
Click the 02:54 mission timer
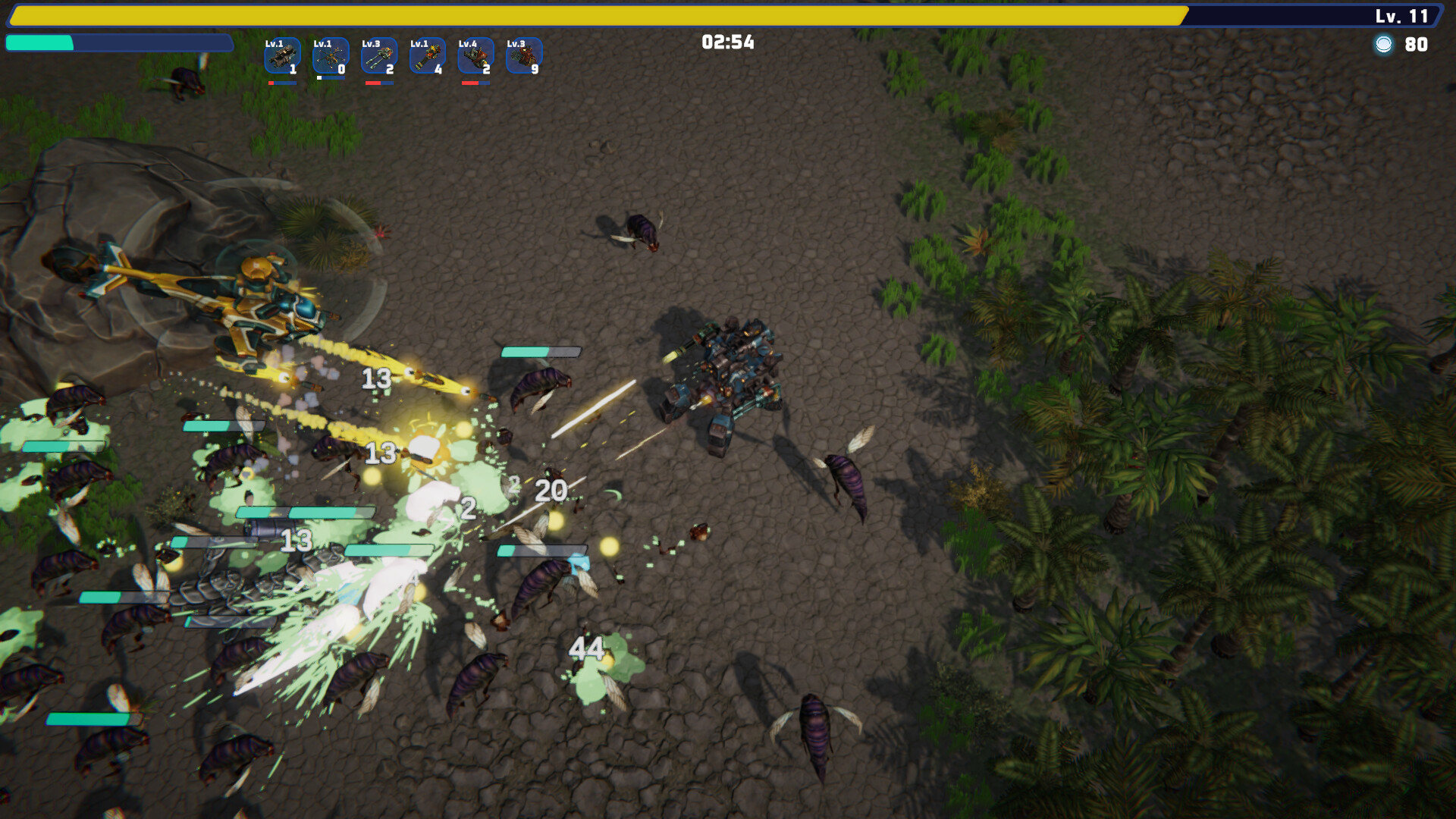pos(727,43)
